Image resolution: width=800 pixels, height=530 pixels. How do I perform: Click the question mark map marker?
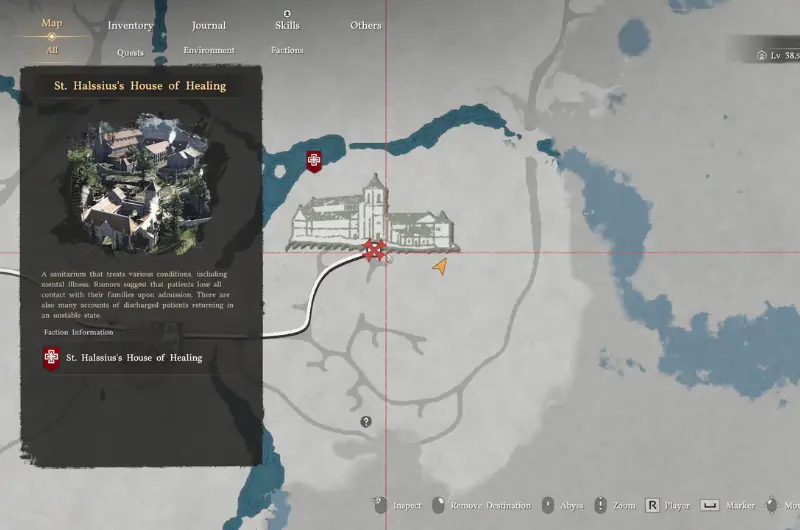pos(366,422)
